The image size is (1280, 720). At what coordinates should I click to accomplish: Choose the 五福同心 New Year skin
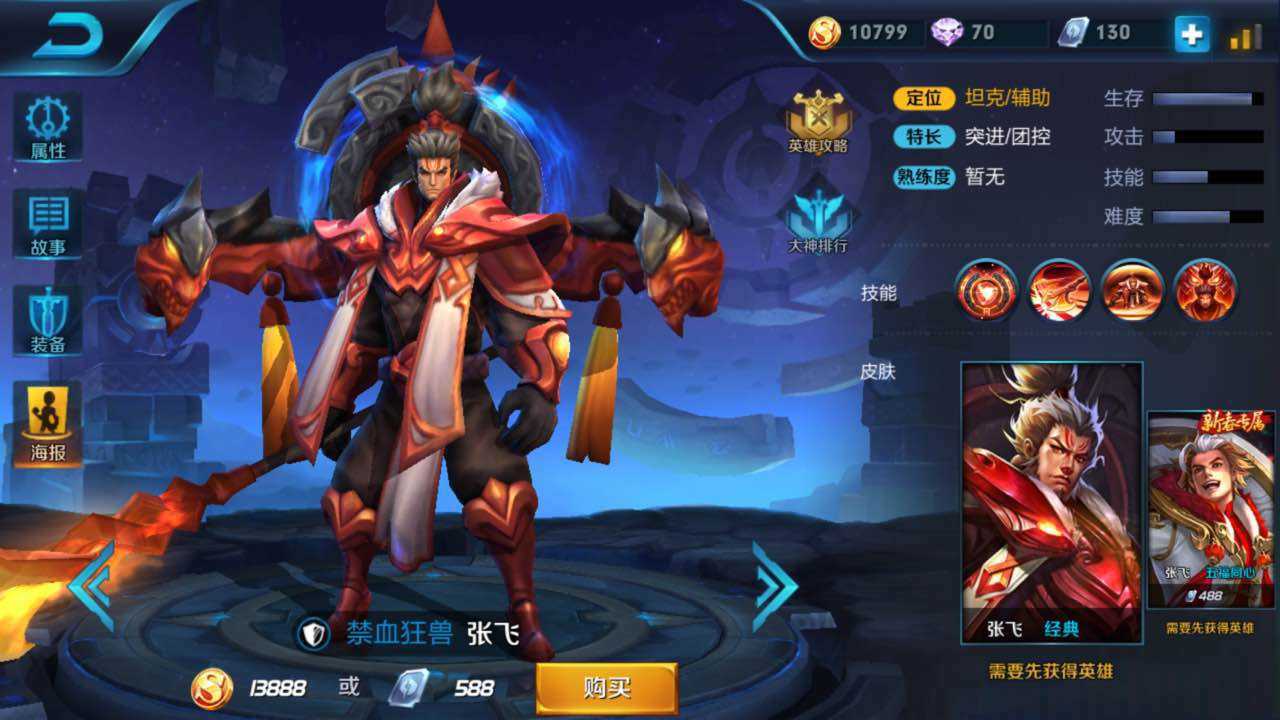[x=1210, y=510]
